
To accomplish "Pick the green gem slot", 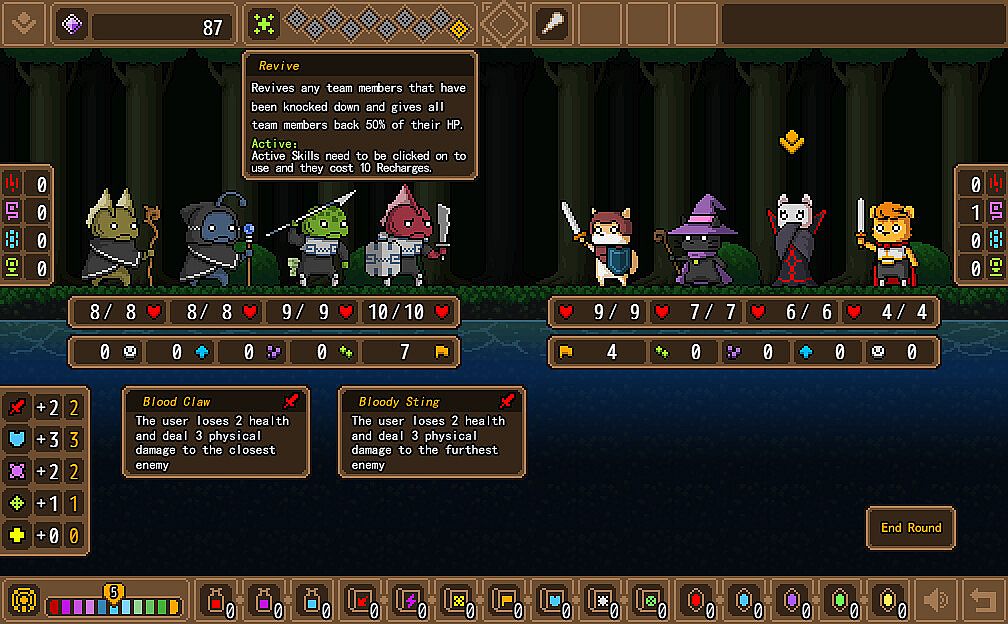I will pyautogui.click(x=840, y=600).
